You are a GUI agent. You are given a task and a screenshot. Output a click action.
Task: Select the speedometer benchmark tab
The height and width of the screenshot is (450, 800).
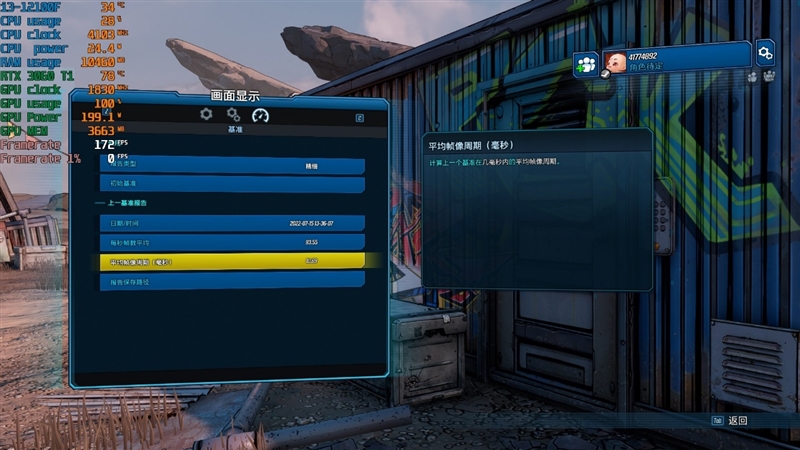pyautogui.click(x=261, y=115)
